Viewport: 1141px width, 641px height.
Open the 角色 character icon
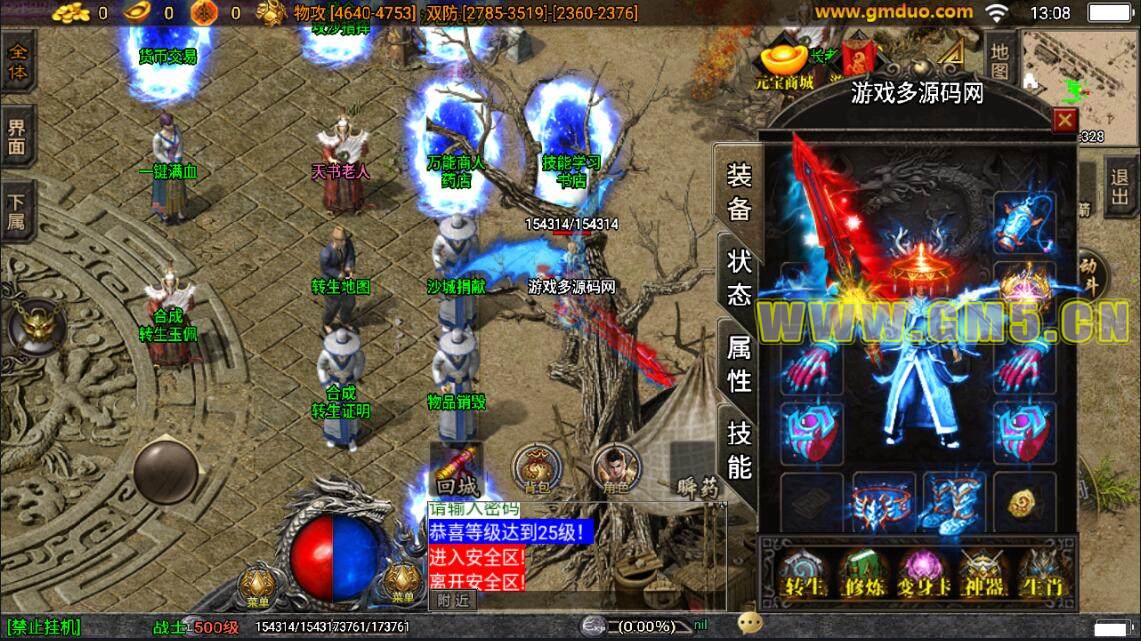[616, 470]
